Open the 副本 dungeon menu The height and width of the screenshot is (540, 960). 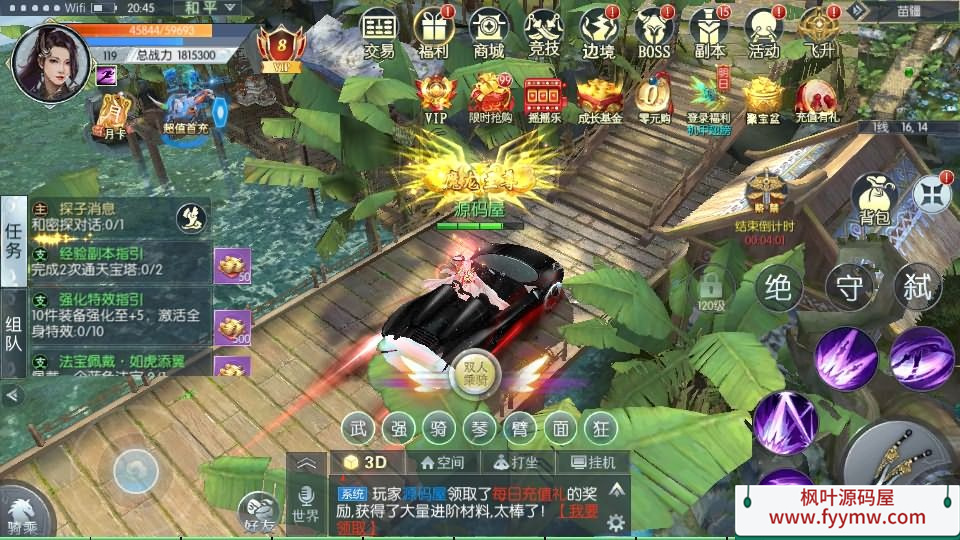click(x=709, y=32)
